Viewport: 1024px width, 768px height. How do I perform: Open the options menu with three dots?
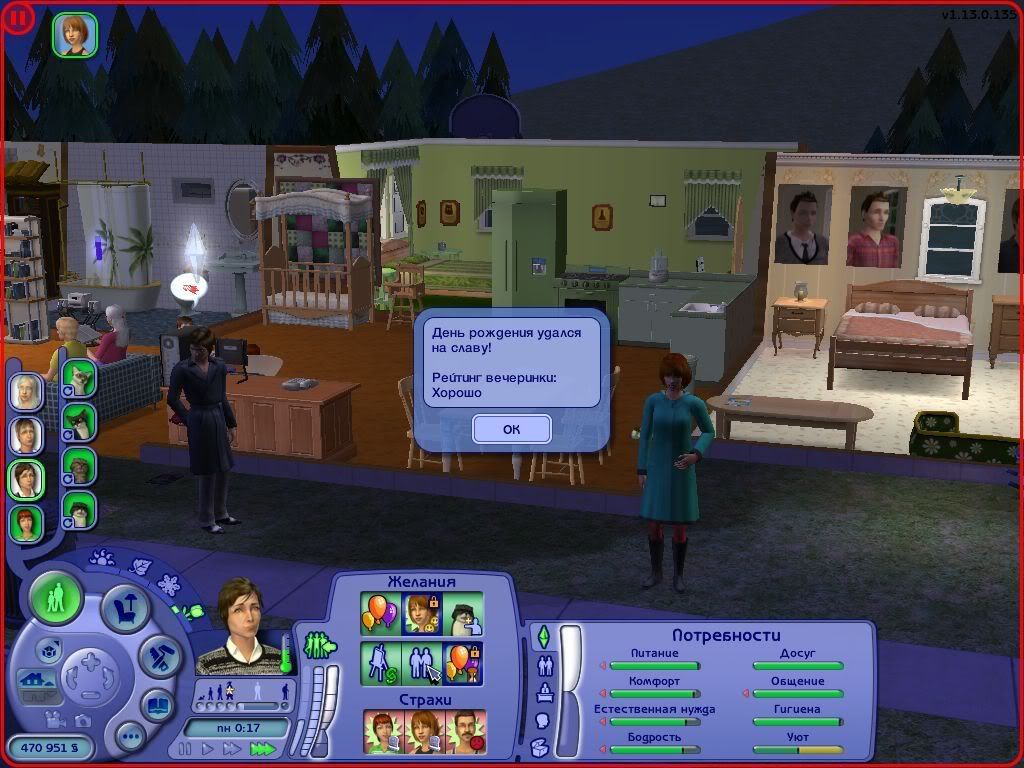click(x=130, y=737)
